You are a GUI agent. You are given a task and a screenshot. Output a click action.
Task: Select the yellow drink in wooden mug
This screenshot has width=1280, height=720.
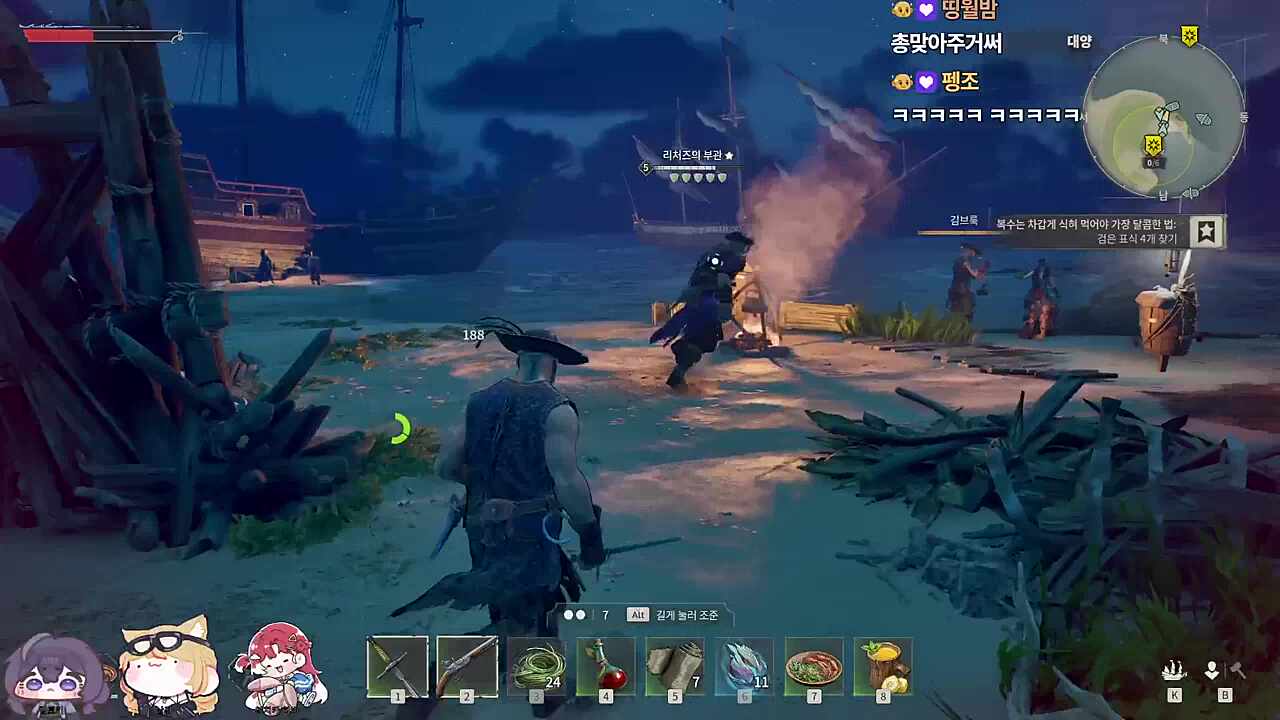[x=883, y=665]
